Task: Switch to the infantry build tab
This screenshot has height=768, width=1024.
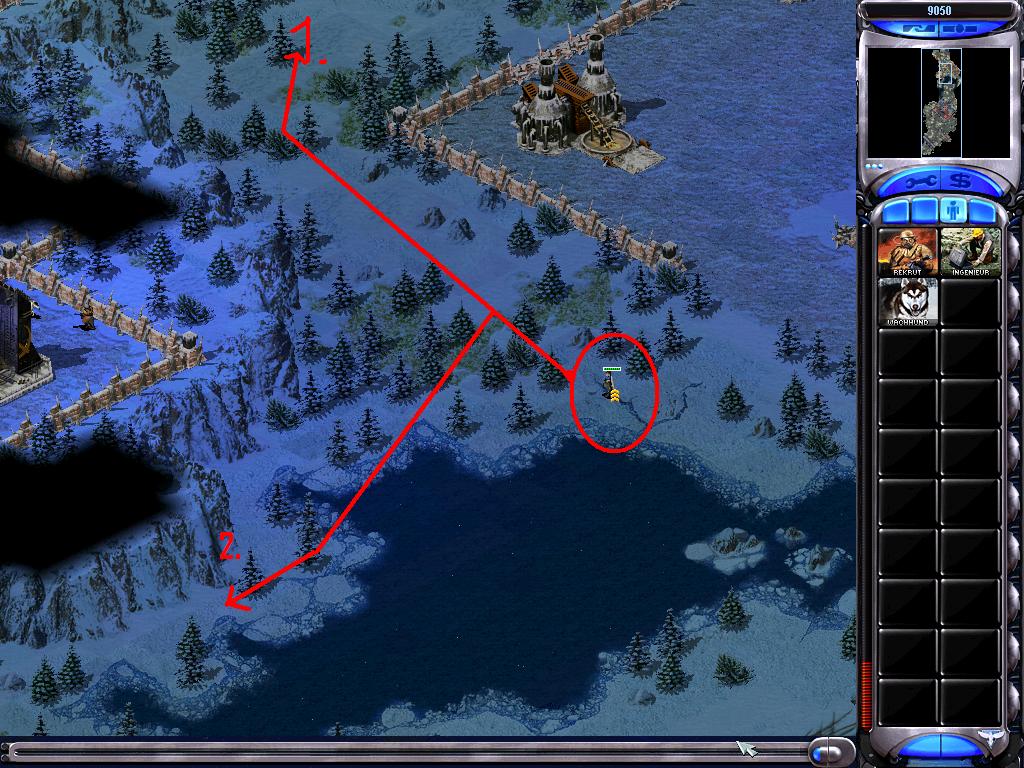Action: 954,211
